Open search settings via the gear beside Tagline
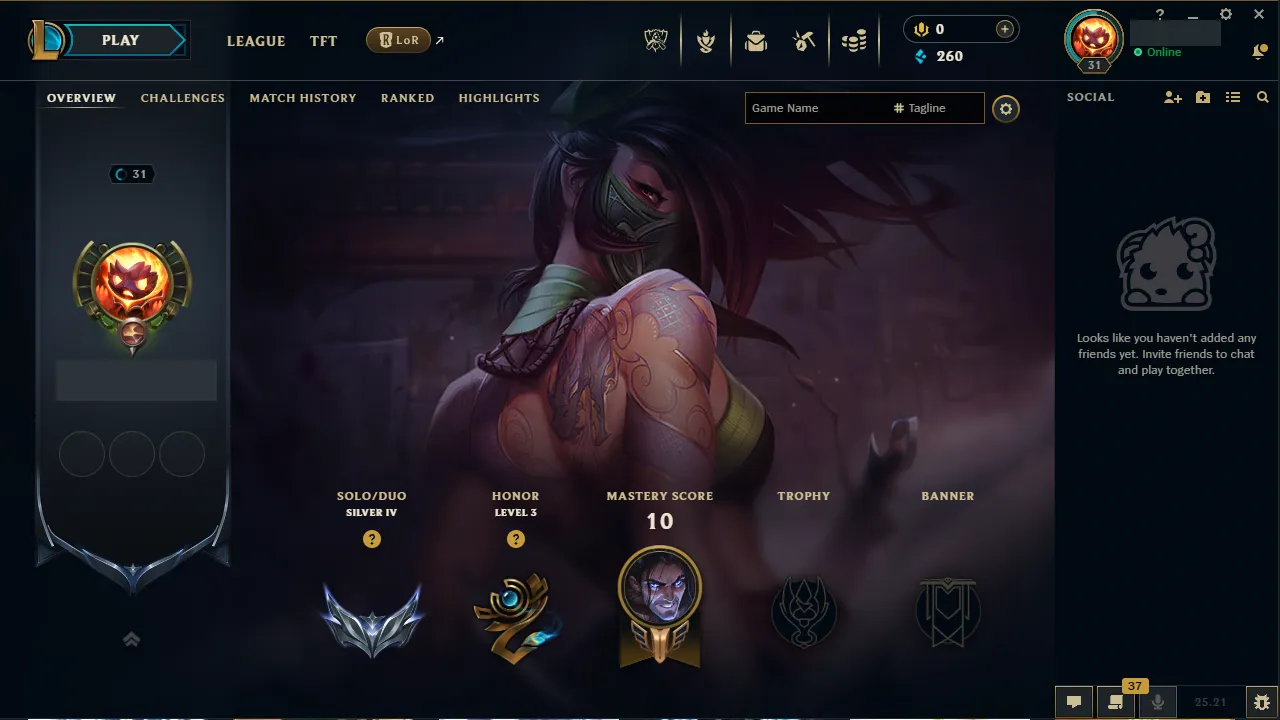Viewport: 1280px width, 720px height. coord(1006,109)
